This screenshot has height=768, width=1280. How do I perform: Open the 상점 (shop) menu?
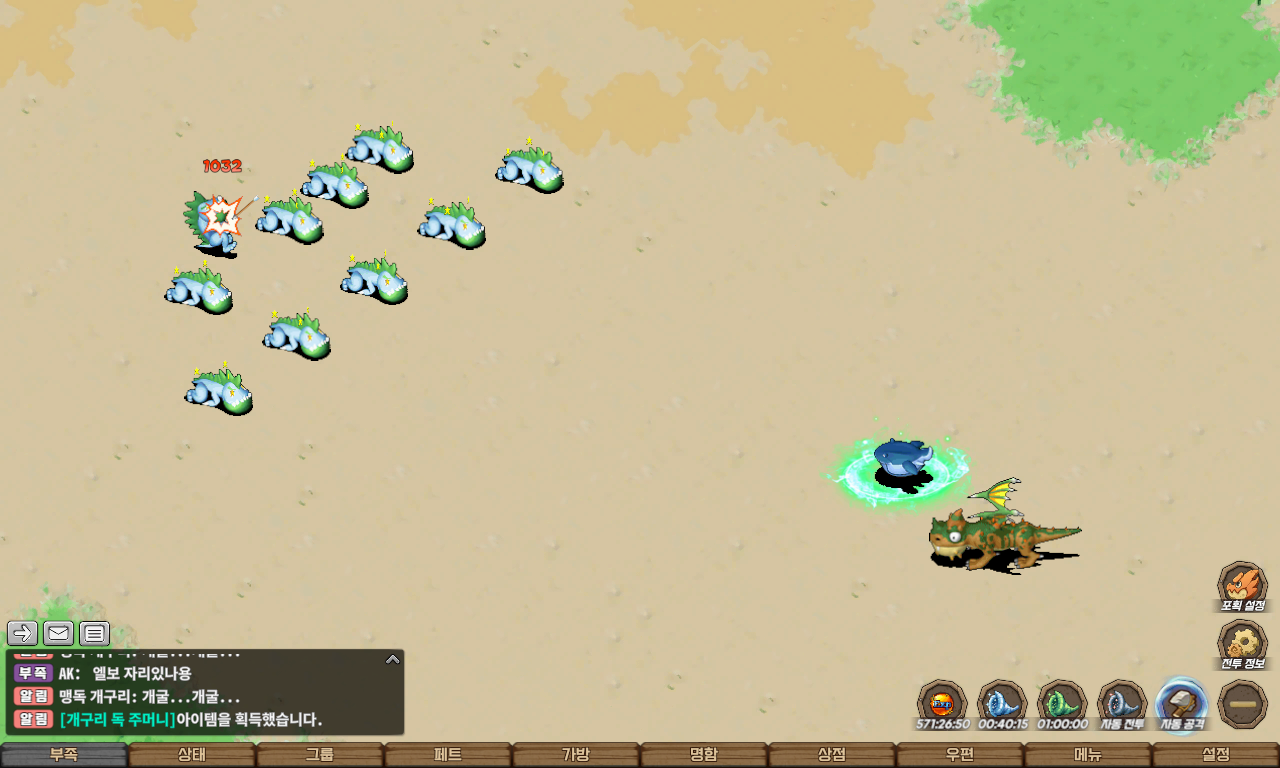[x=832, y=755]
